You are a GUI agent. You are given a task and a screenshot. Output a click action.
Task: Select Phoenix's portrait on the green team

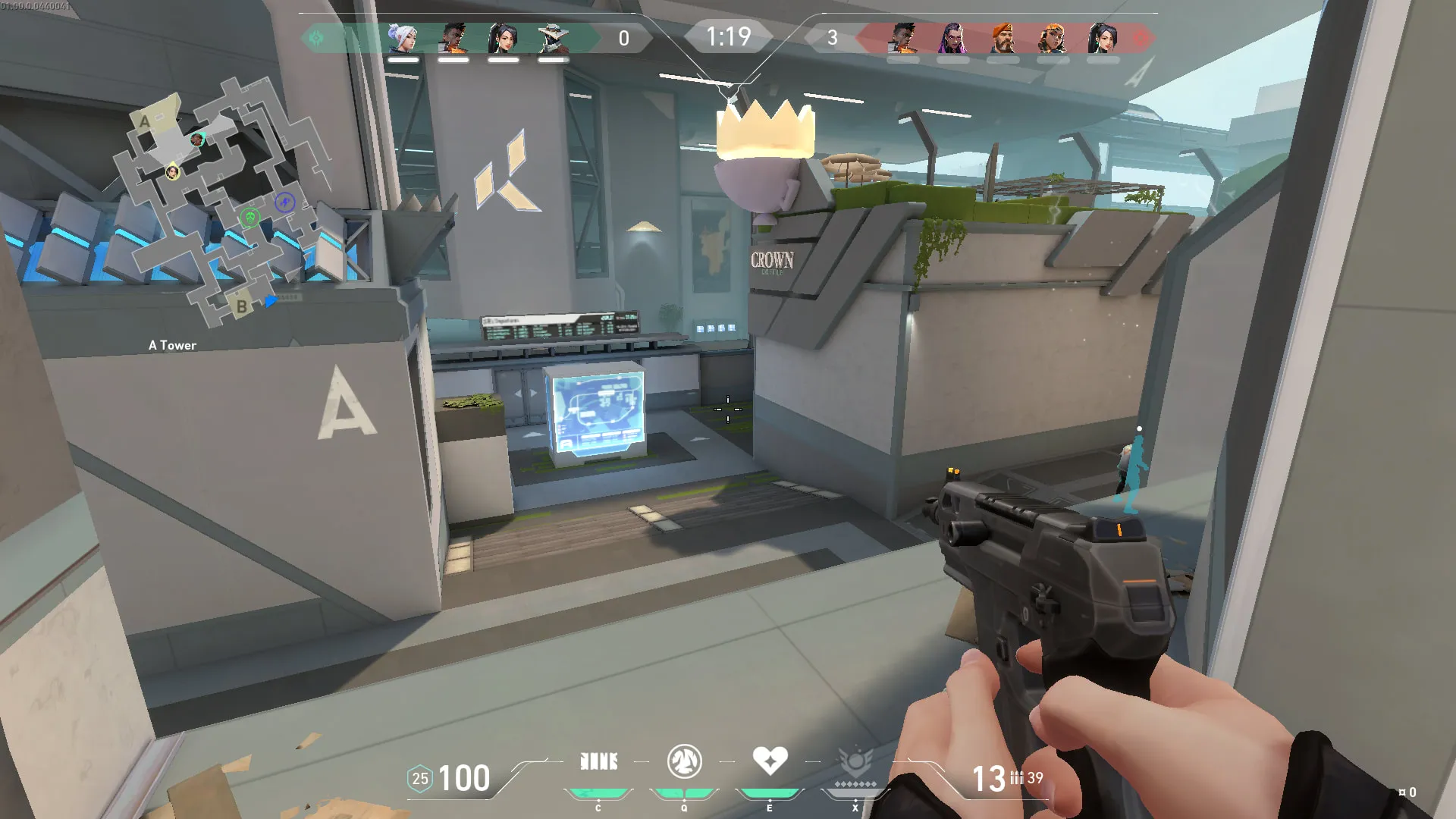pyautogui.click(x=453, y=37)
